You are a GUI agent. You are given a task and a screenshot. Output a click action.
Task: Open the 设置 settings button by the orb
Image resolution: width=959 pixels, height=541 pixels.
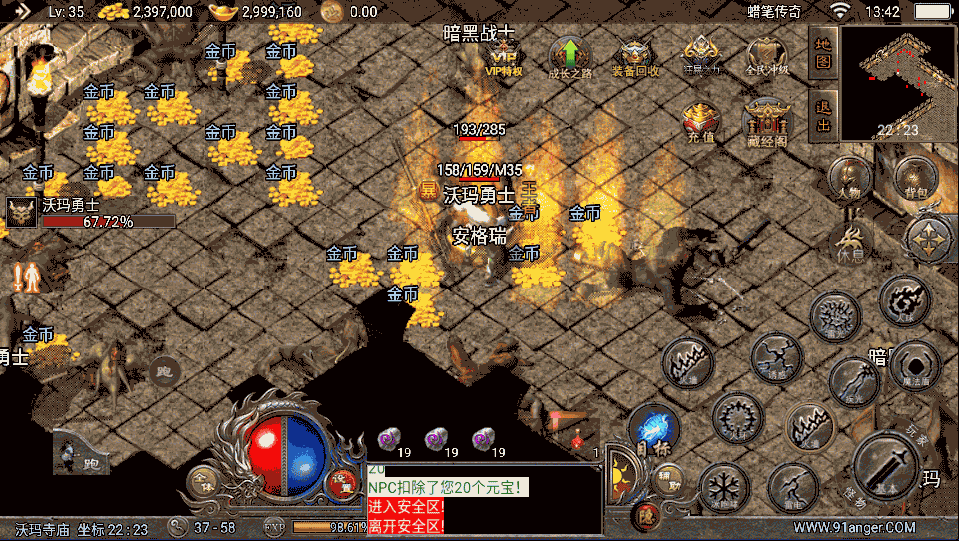pyautogui.click(x=343, y=480)
